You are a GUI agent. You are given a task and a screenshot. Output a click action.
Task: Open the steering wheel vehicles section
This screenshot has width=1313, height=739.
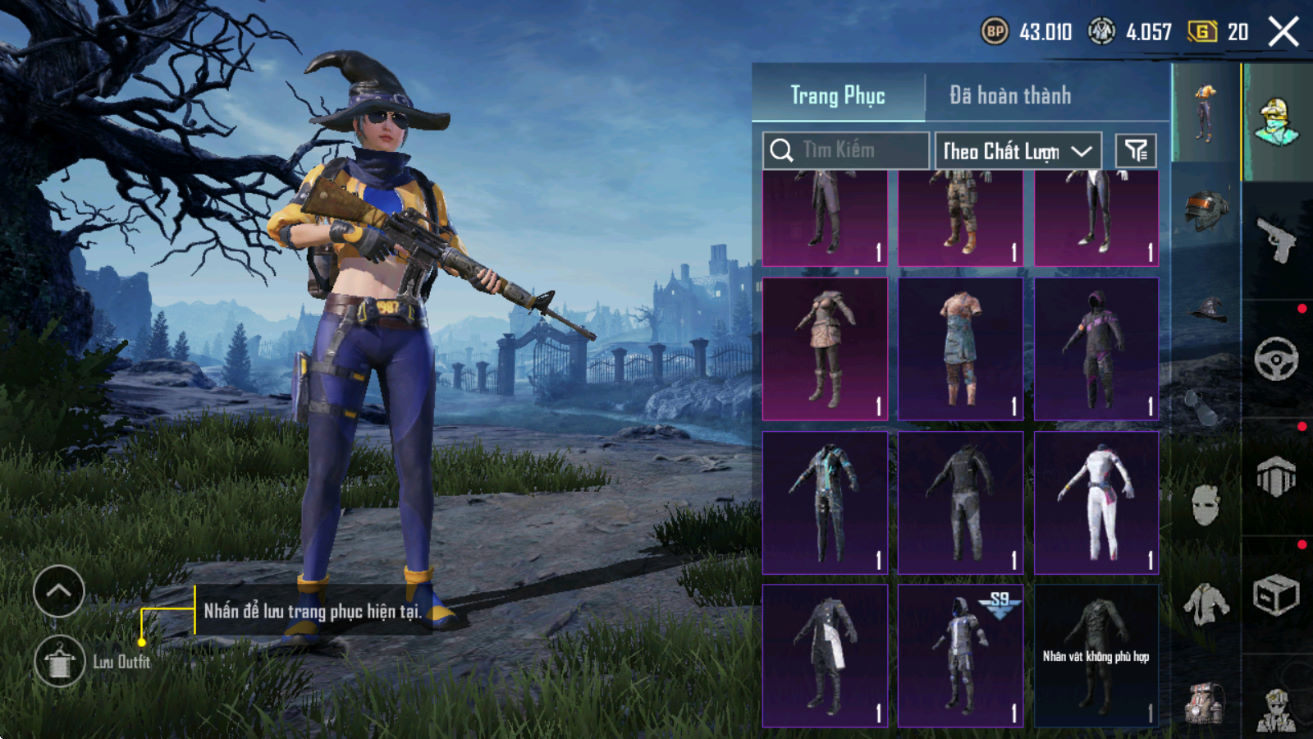(1277, 358)
